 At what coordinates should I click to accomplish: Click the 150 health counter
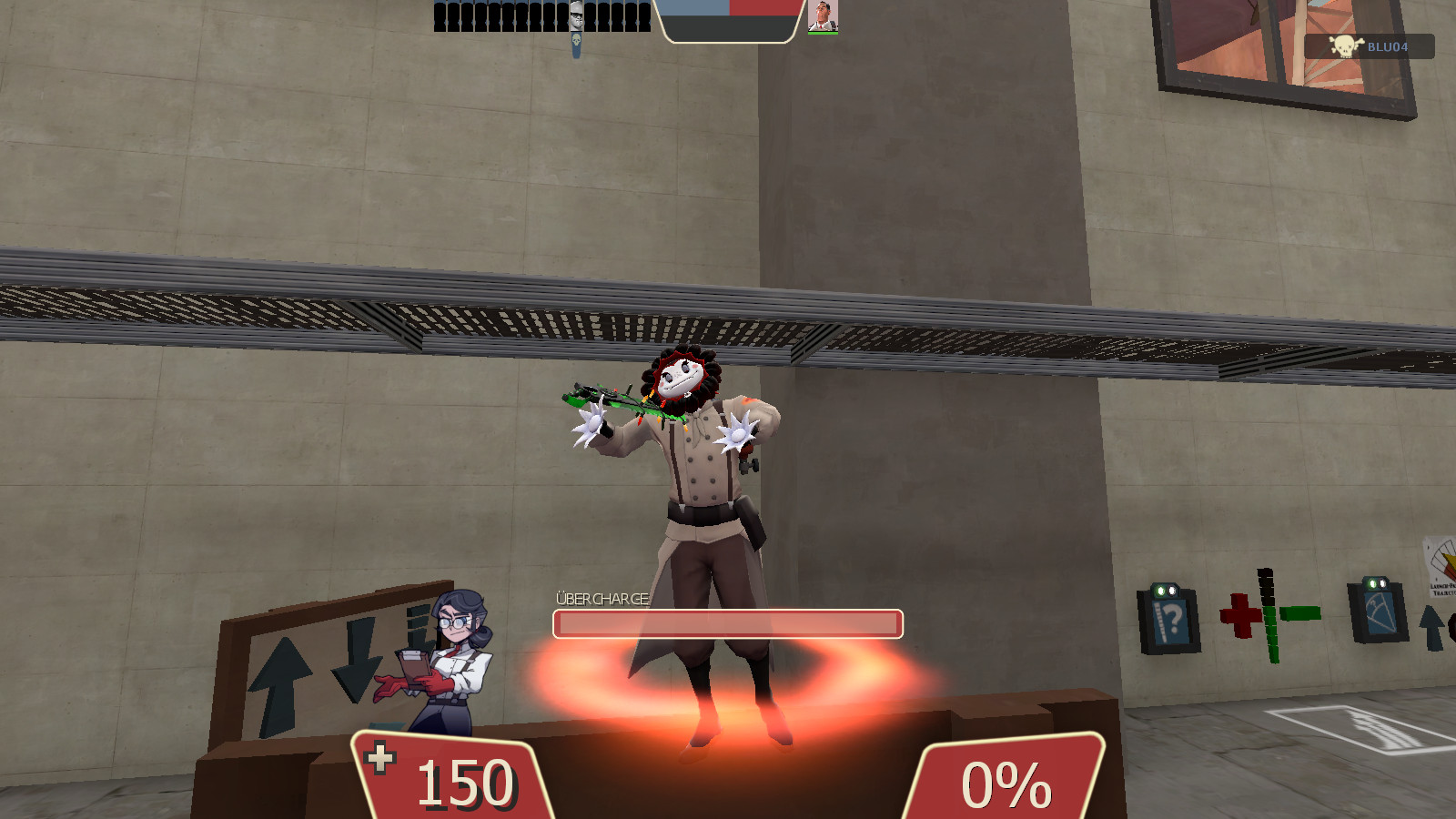click(x=464, y=781)
